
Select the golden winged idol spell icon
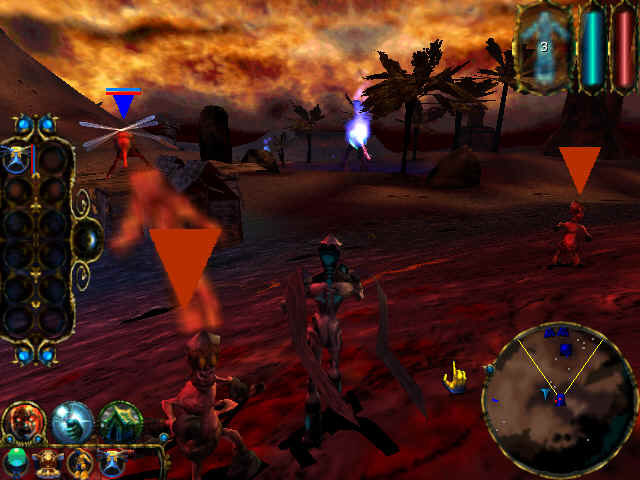pos(47,462)
